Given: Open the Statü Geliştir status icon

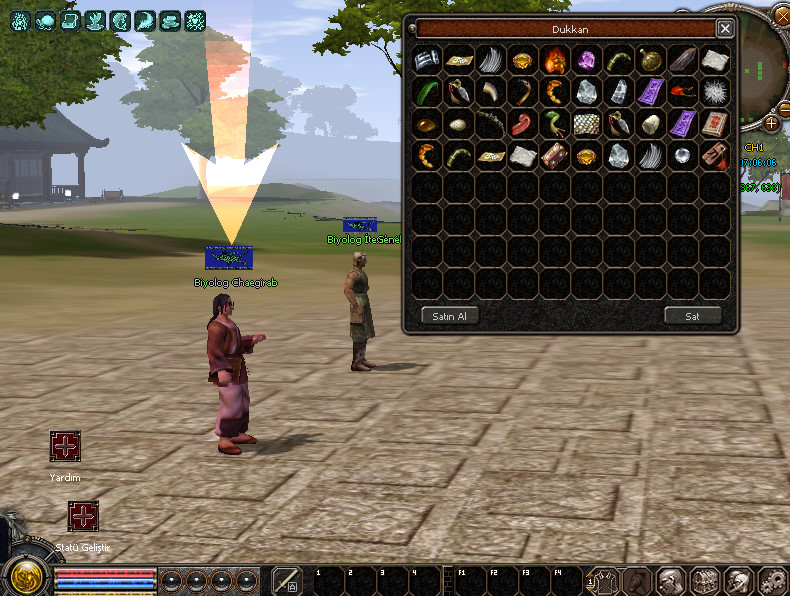Looking at the screenshot, I should click(83, 516).
